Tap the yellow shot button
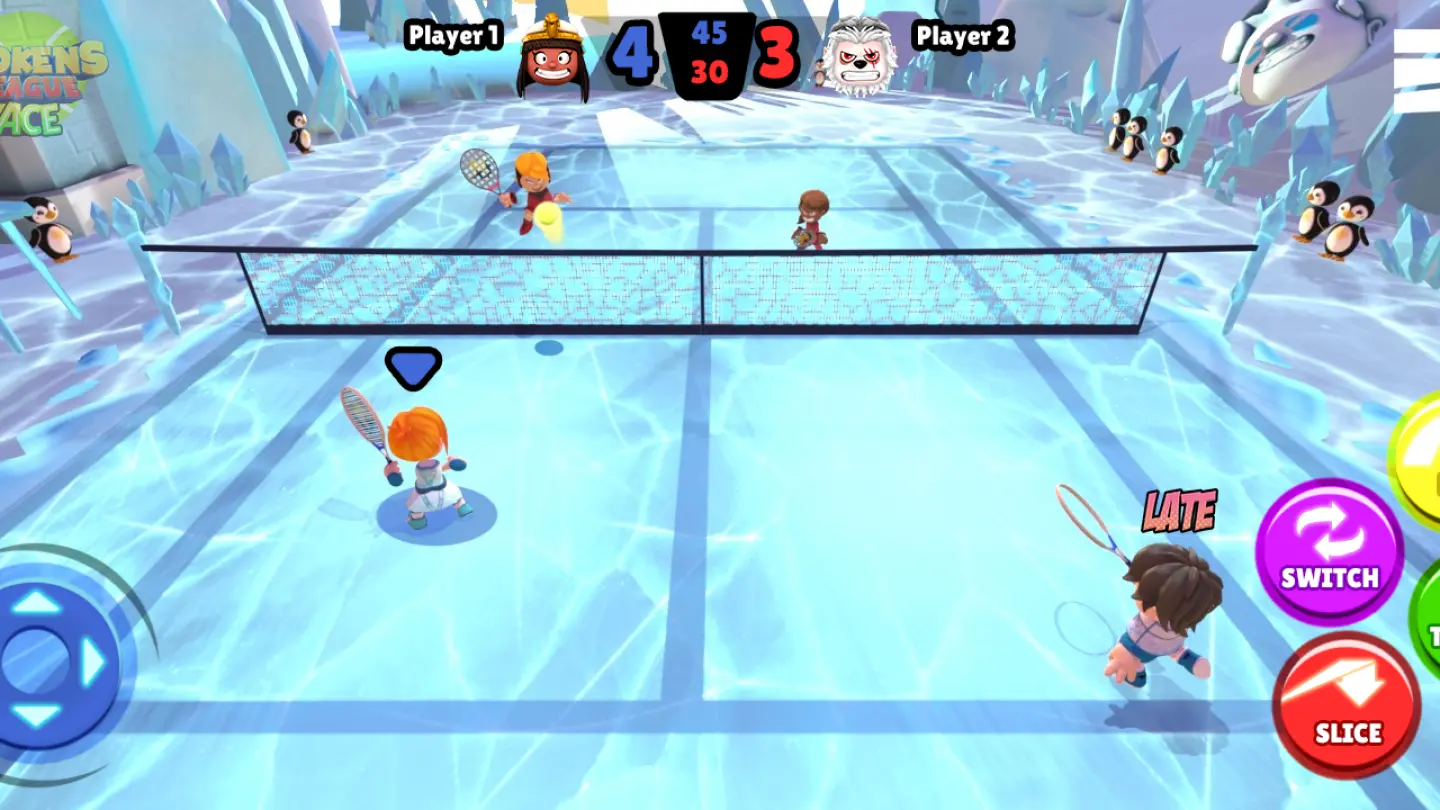The image size is (1440, 810). [1420, 458]
